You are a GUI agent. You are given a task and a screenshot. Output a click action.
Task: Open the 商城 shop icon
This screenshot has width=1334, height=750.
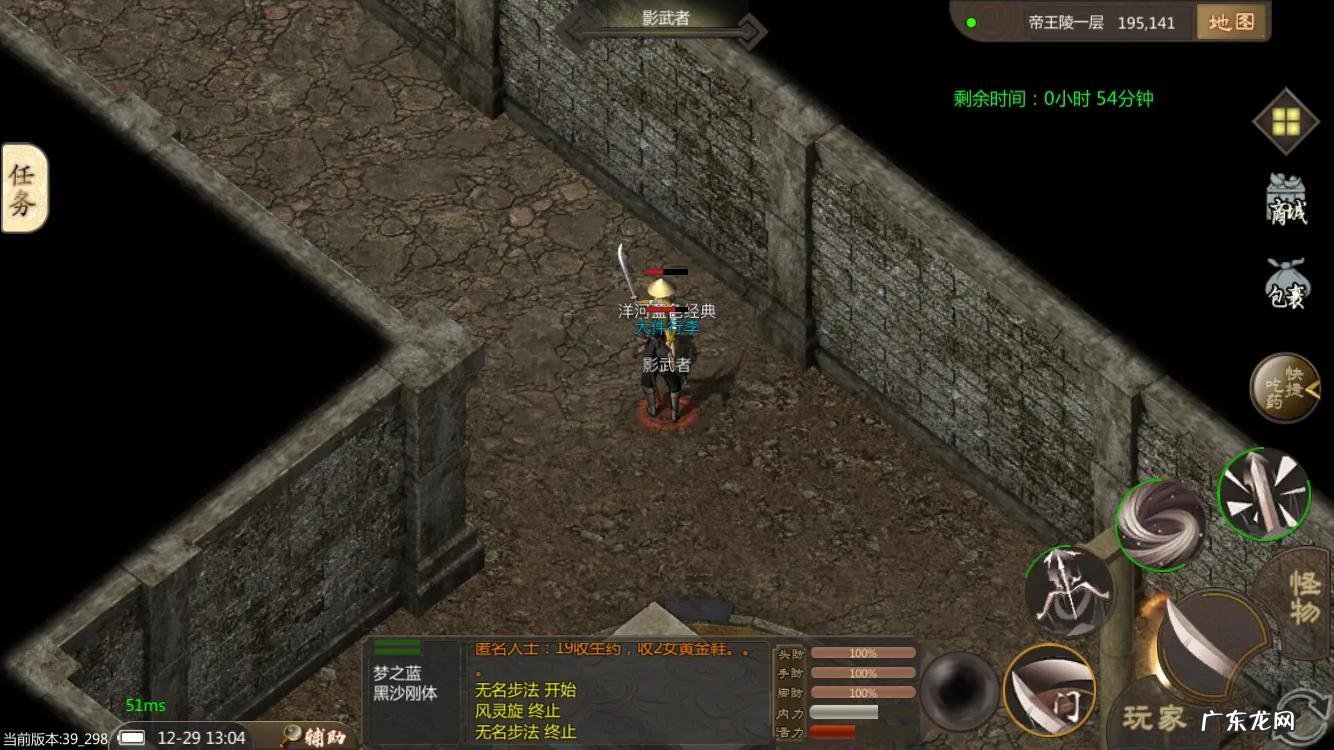pyautogui.click(x=1287, y=200)
